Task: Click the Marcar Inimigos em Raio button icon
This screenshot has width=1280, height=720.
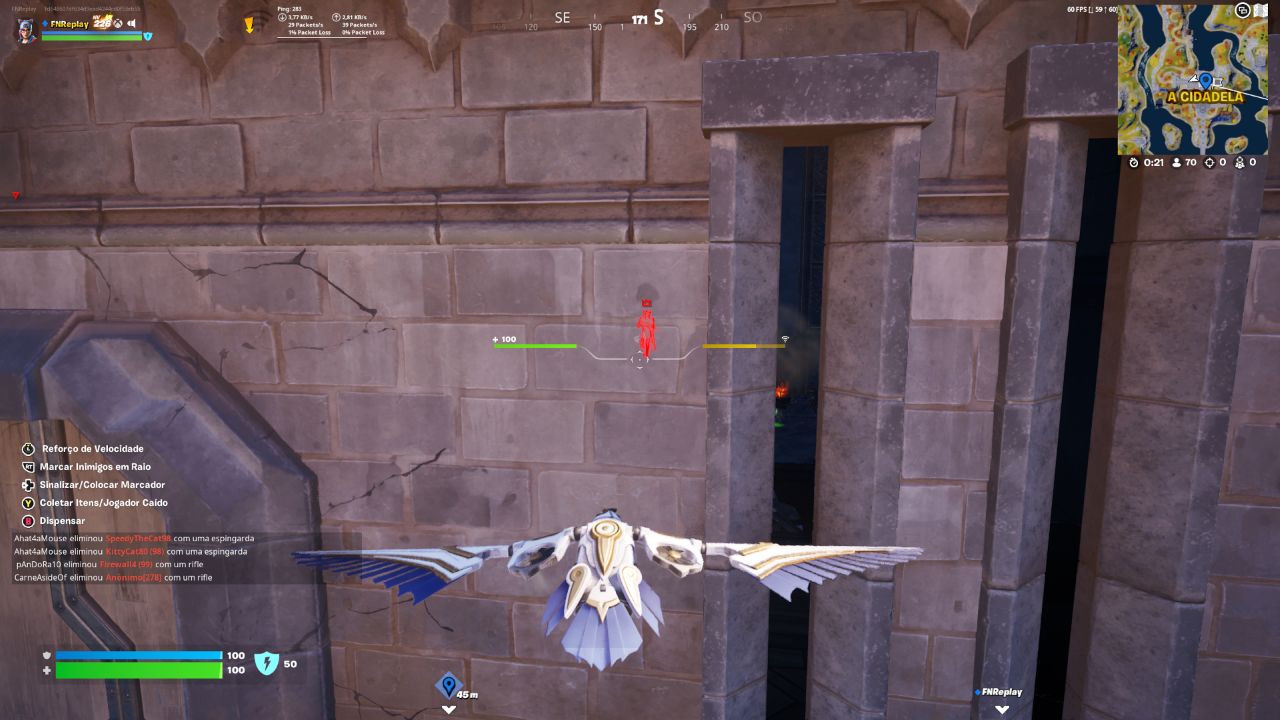Action: tap(26, 467)
